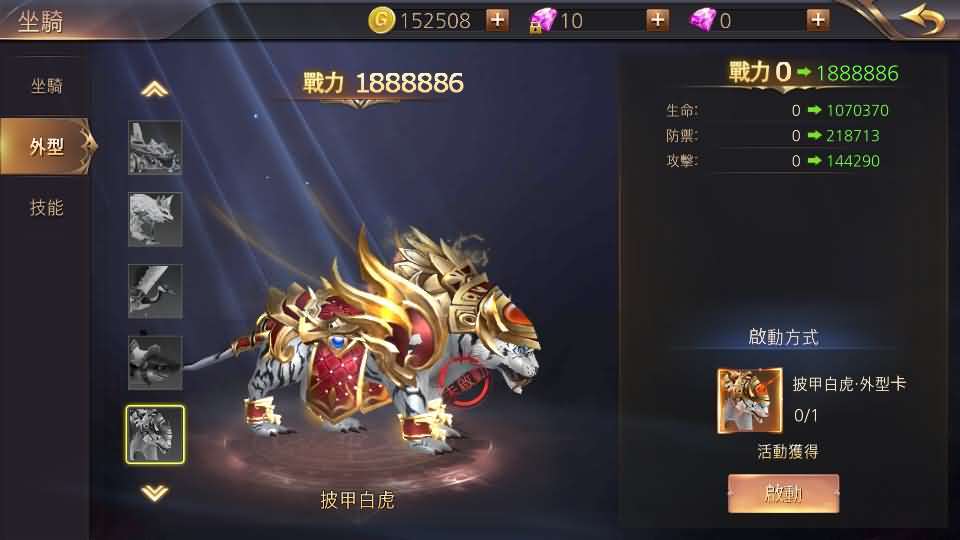Select the 外型 appearance tab
The width and height of the screenshot is (960, 540).
point(46,147)
